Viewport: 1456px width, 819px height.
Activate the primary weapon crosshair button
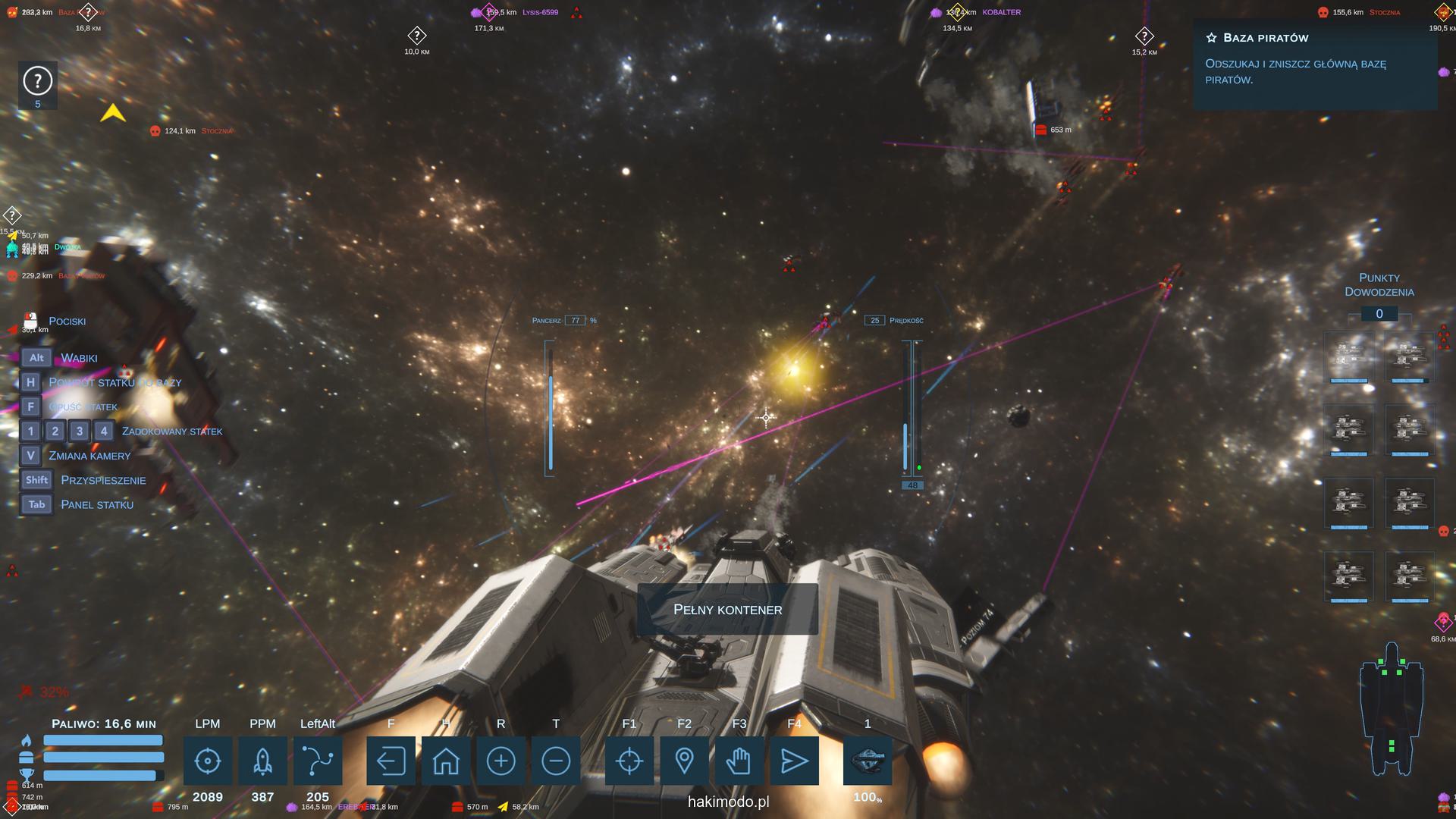(208, 761)
